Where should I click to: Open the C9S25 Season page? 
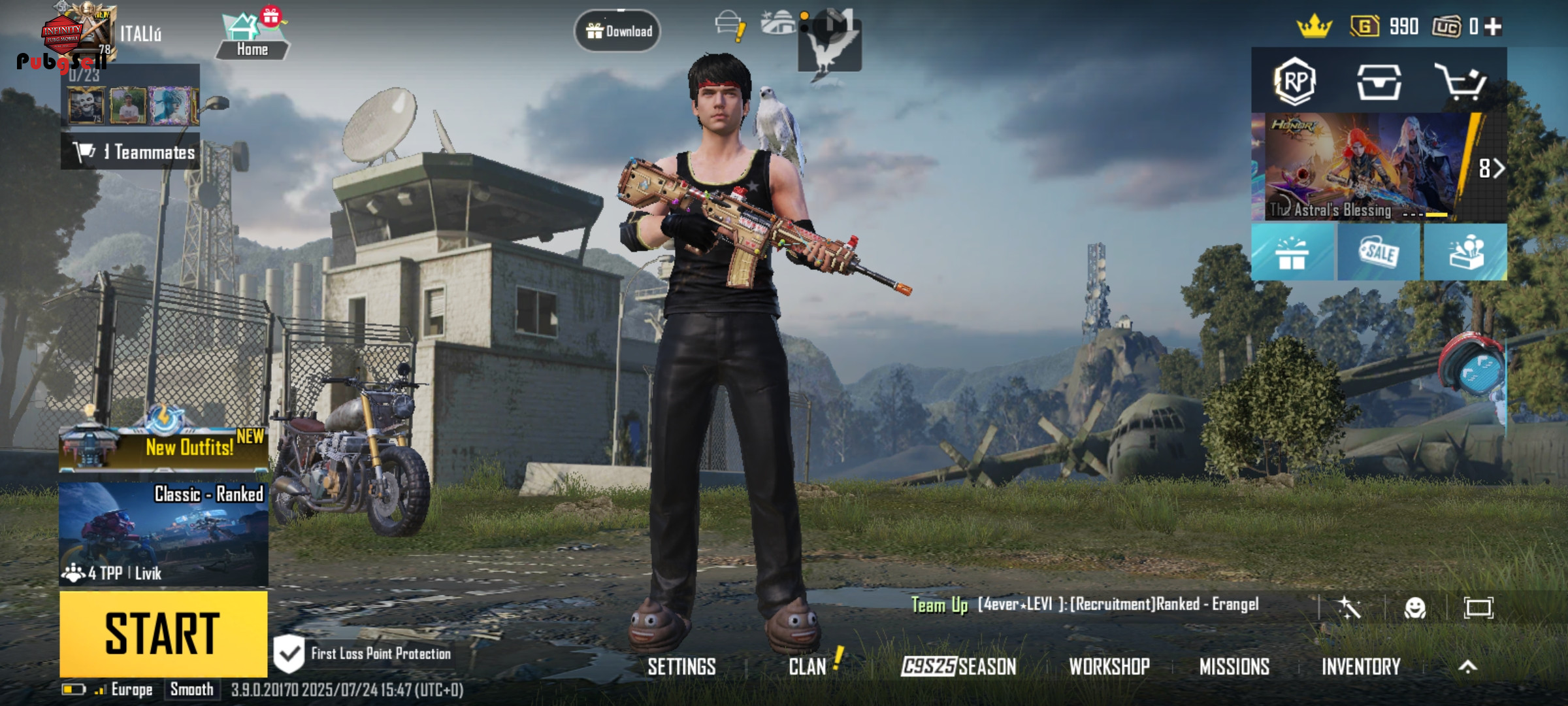pyautogui.click(x=958, y=667)
